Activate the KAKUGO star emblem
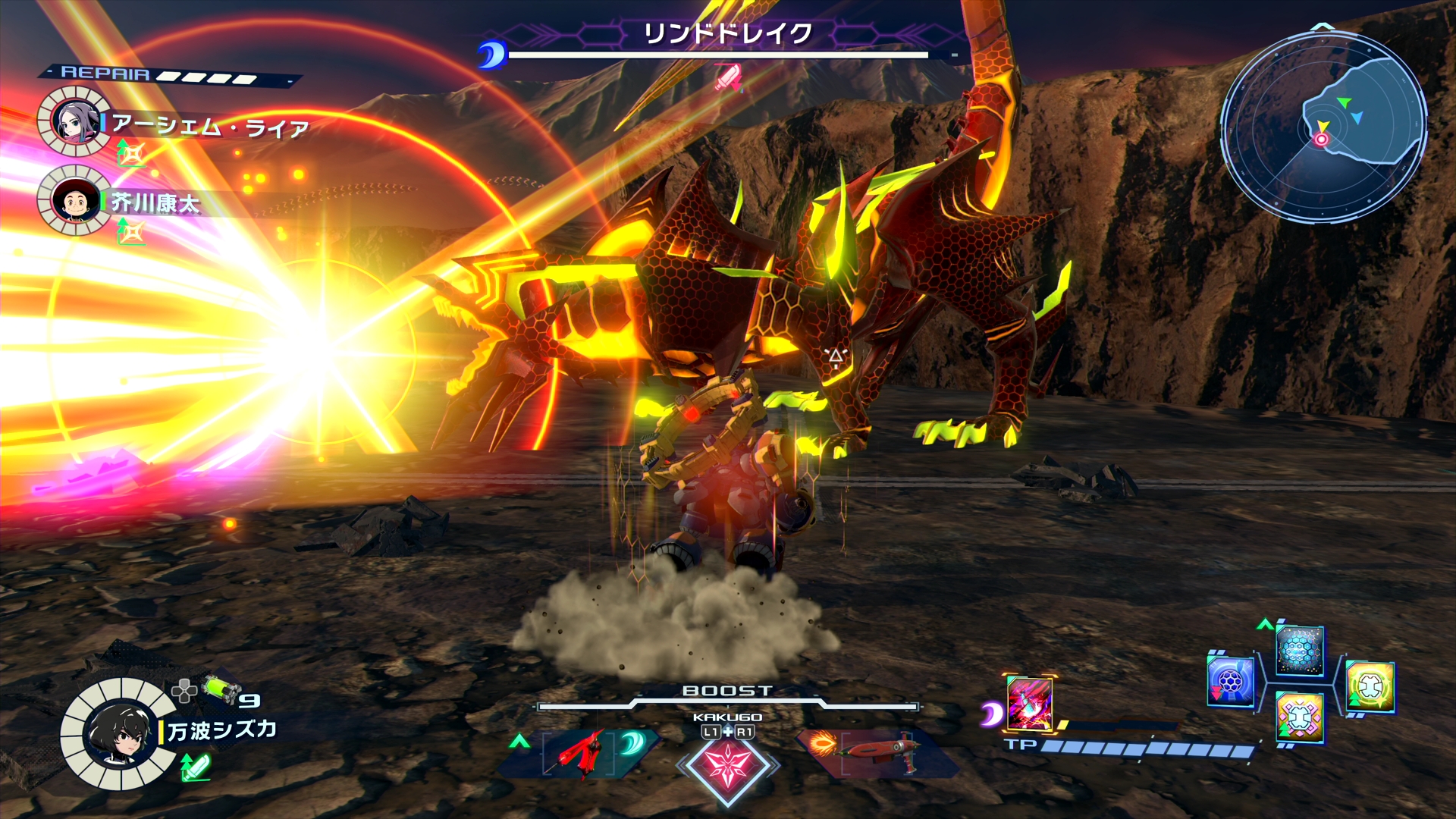Image resolution: width=1456 pixels, height=819 pixels. tap(728, 764)
